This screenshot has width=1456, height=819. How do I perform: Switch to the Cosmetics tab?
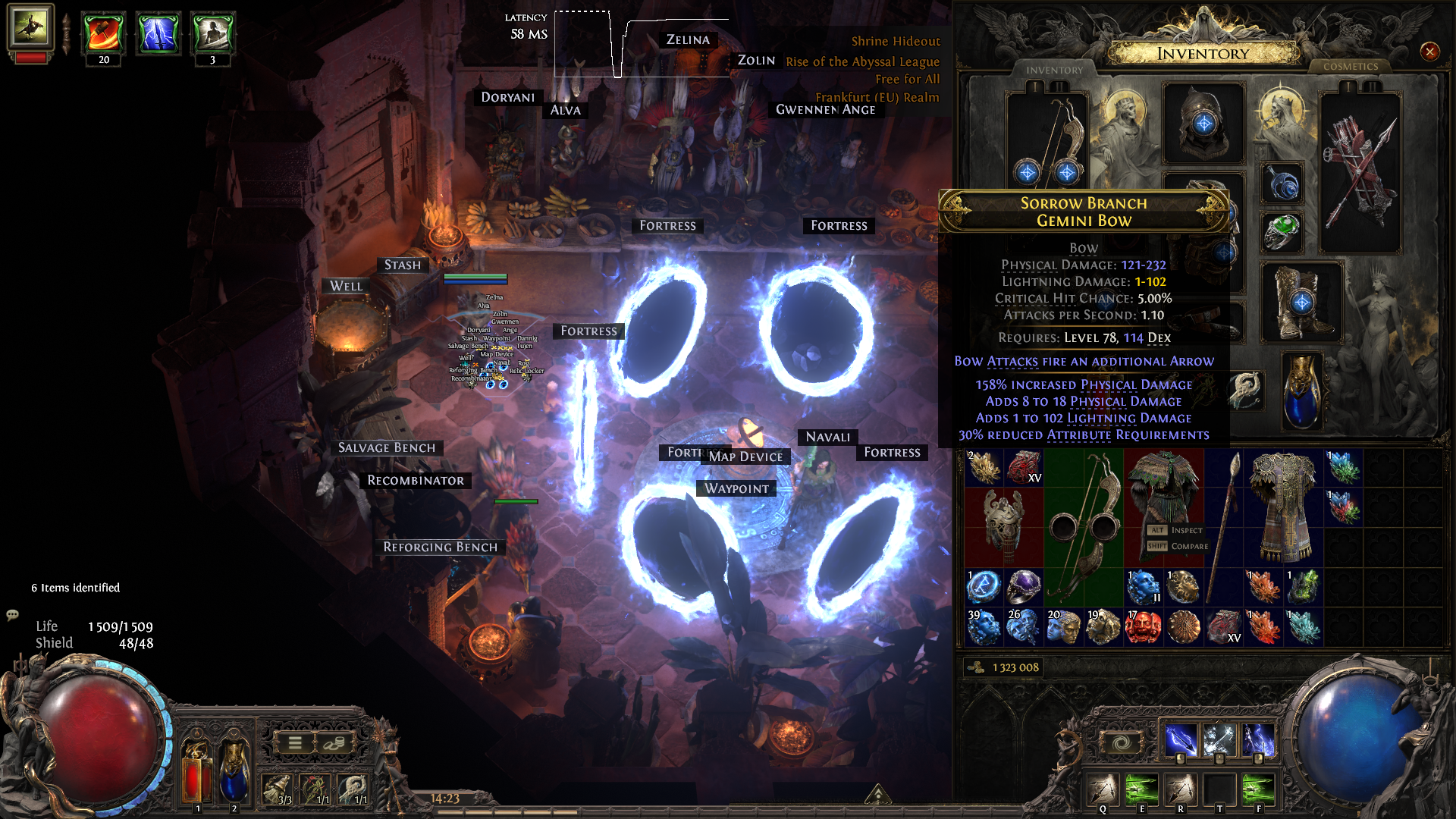coord(1350,67)
